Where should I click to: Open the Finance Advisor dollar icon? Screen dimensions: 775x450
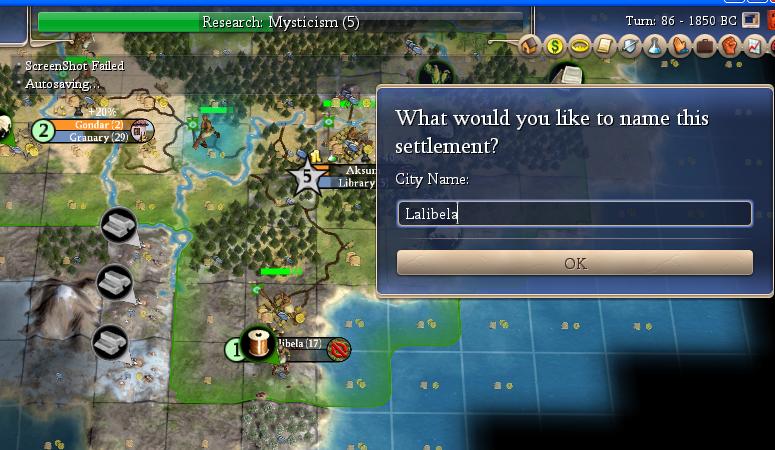tap(555, 45)
